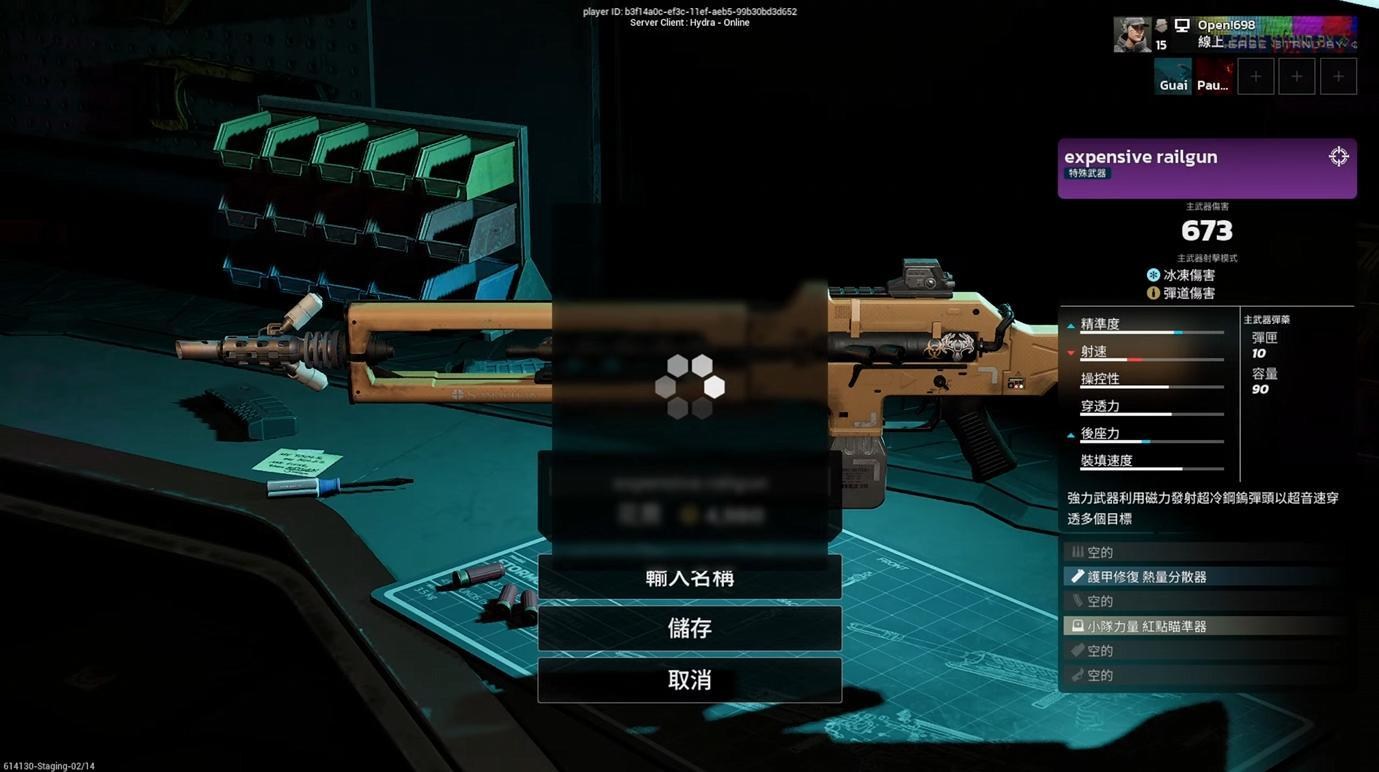1379x772 pixels.
Task: Click the crosshair icon beside expensive railgun
Action: (x=1338, y=157)
